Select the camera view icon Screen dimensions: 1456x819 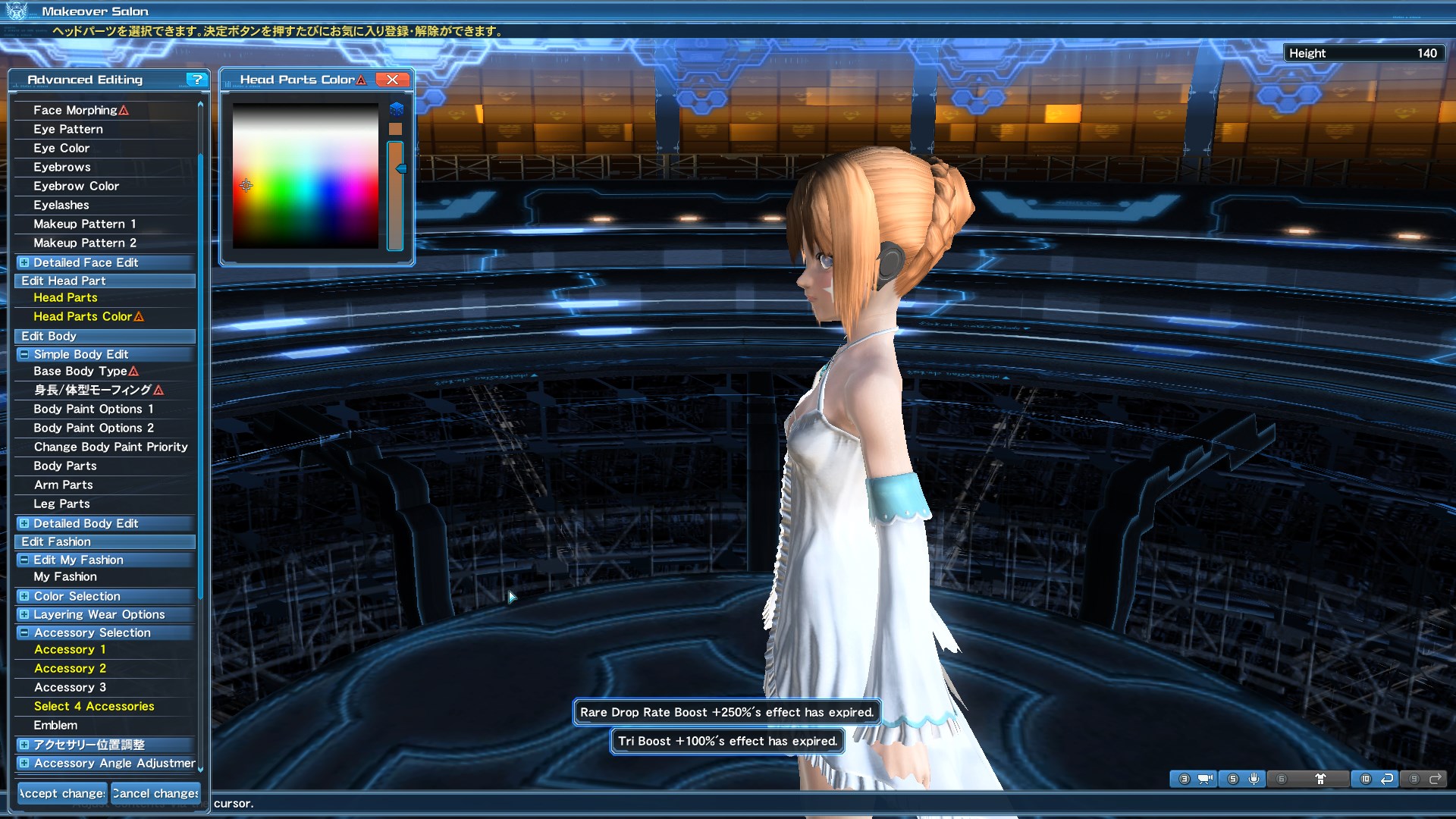[x=1206, y=779]
